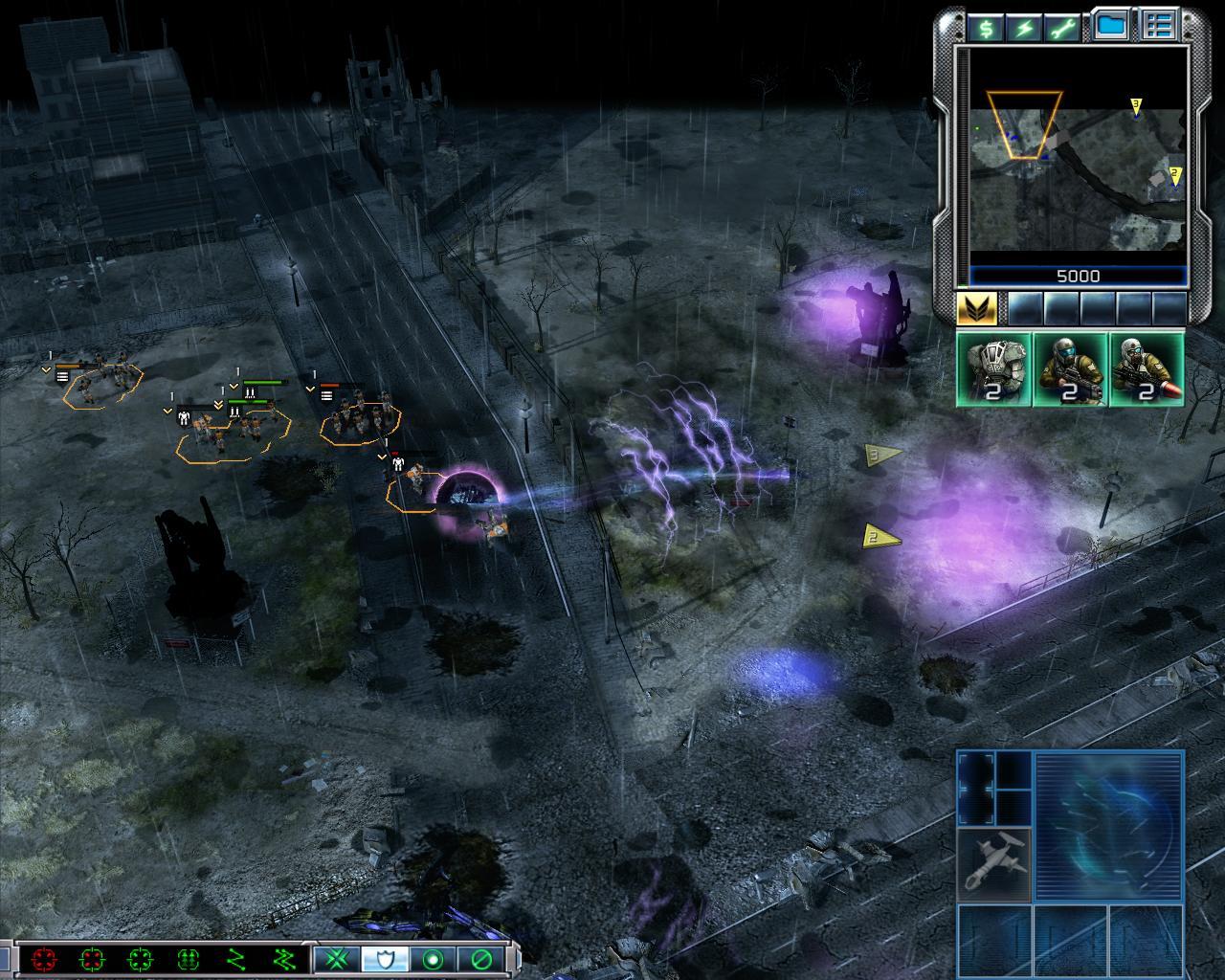Open the list menu button
Image resolution: width=1225 pixels, height=980 pixels.
click(x=1159, y=27)
